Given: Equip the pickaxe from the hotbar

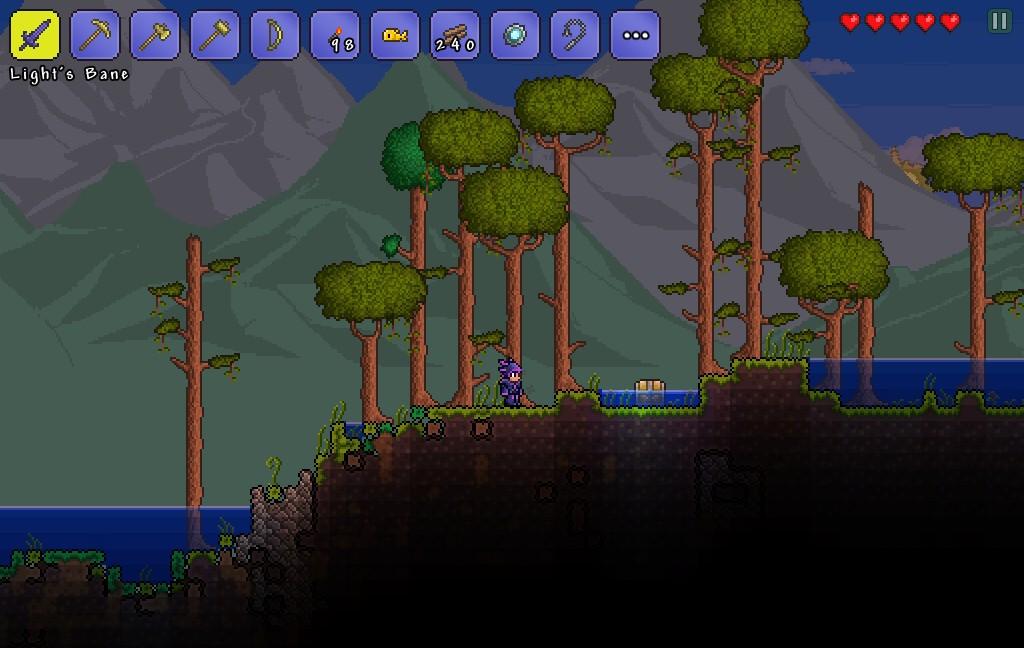Looking at the screenshot, I should pyautogui.click(x=95, y=35).
